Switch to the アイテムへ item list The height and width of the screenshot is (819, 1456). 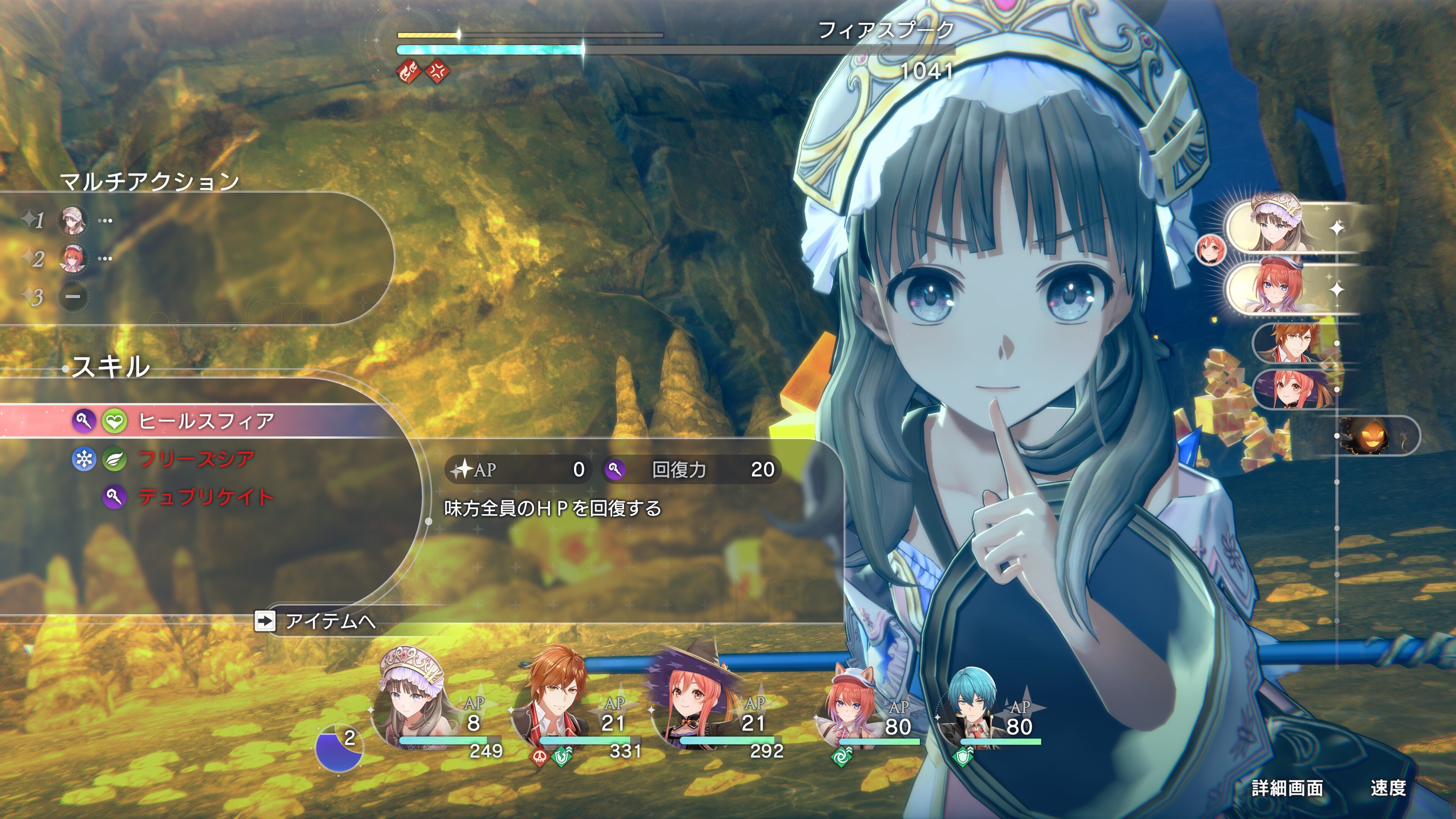[329, 621]
